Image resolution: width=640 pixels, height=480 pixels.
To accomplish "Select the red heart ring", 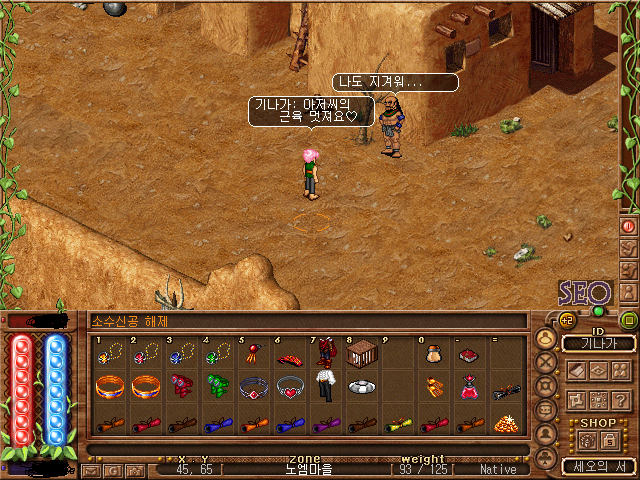I will point(290,386).
